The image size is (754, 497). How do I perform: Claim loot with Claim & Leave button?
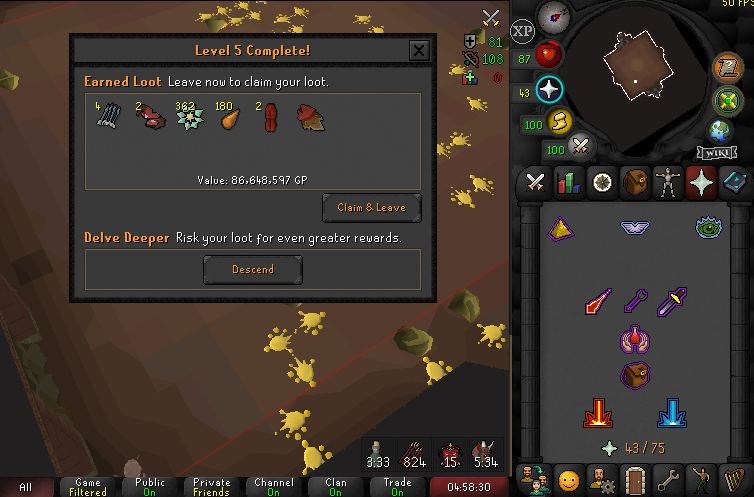click(372, 208)
